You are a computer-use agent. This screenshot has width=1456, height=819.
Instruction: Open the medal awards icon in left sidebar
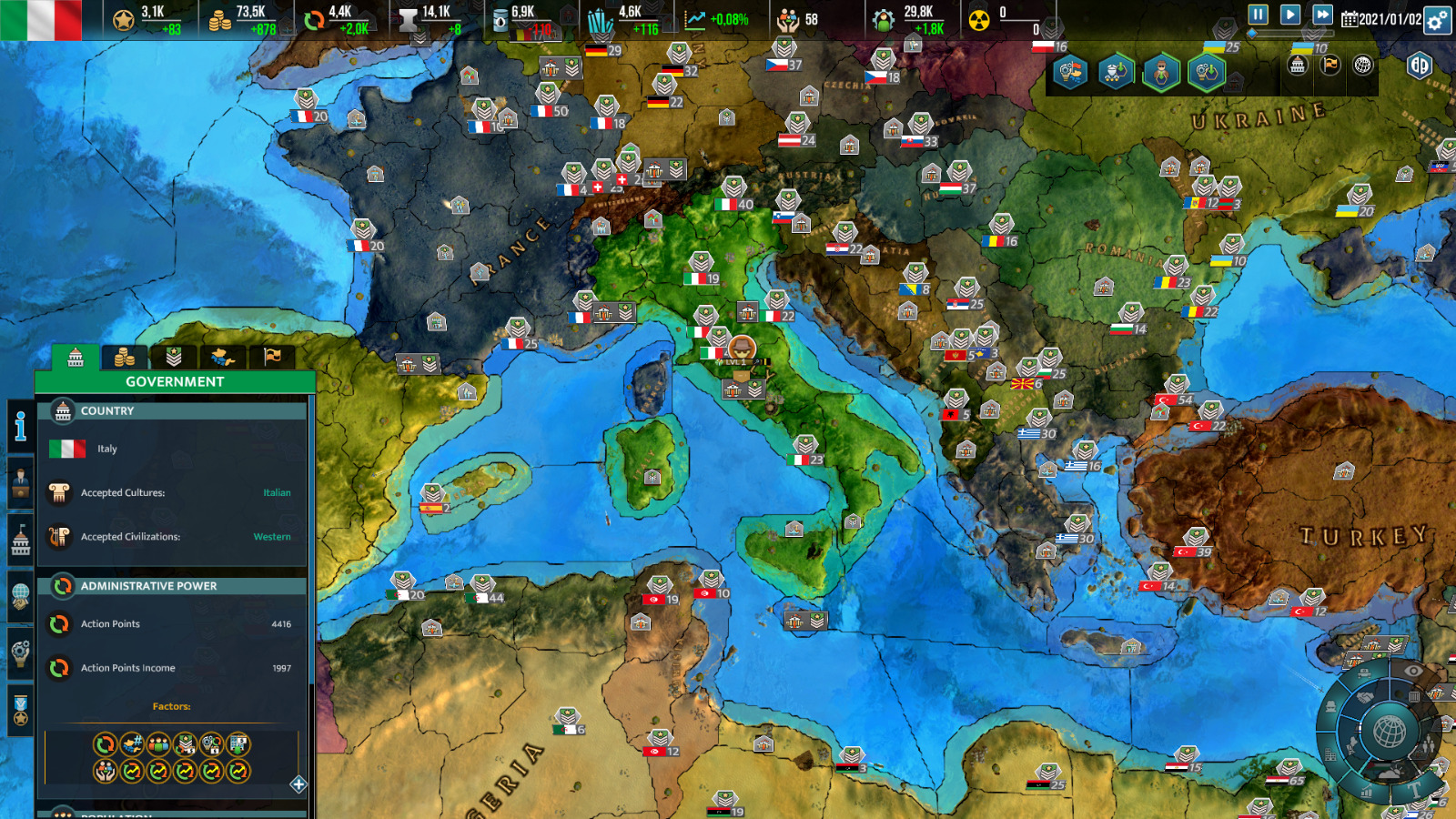(x=22, y=708)
